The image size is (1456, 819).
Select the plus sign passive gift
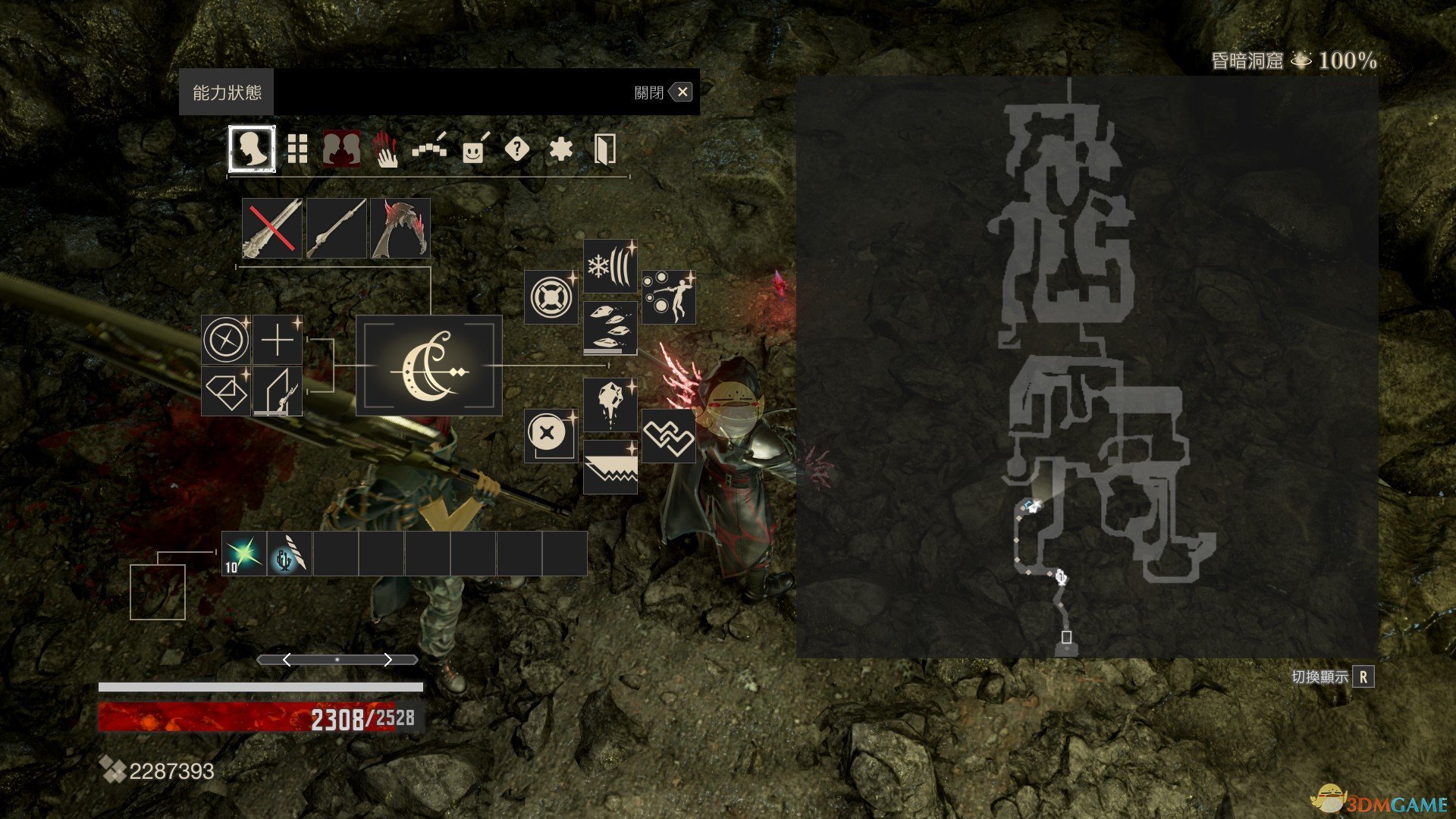click(x=278, y=340)
